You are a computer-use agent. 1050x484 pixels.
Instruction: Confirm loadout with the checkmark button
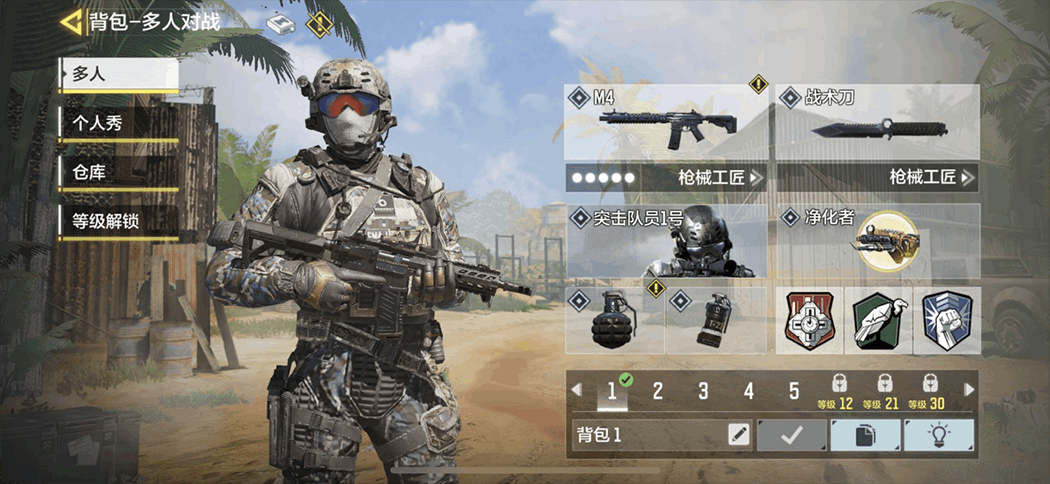[x=792, y=435]
